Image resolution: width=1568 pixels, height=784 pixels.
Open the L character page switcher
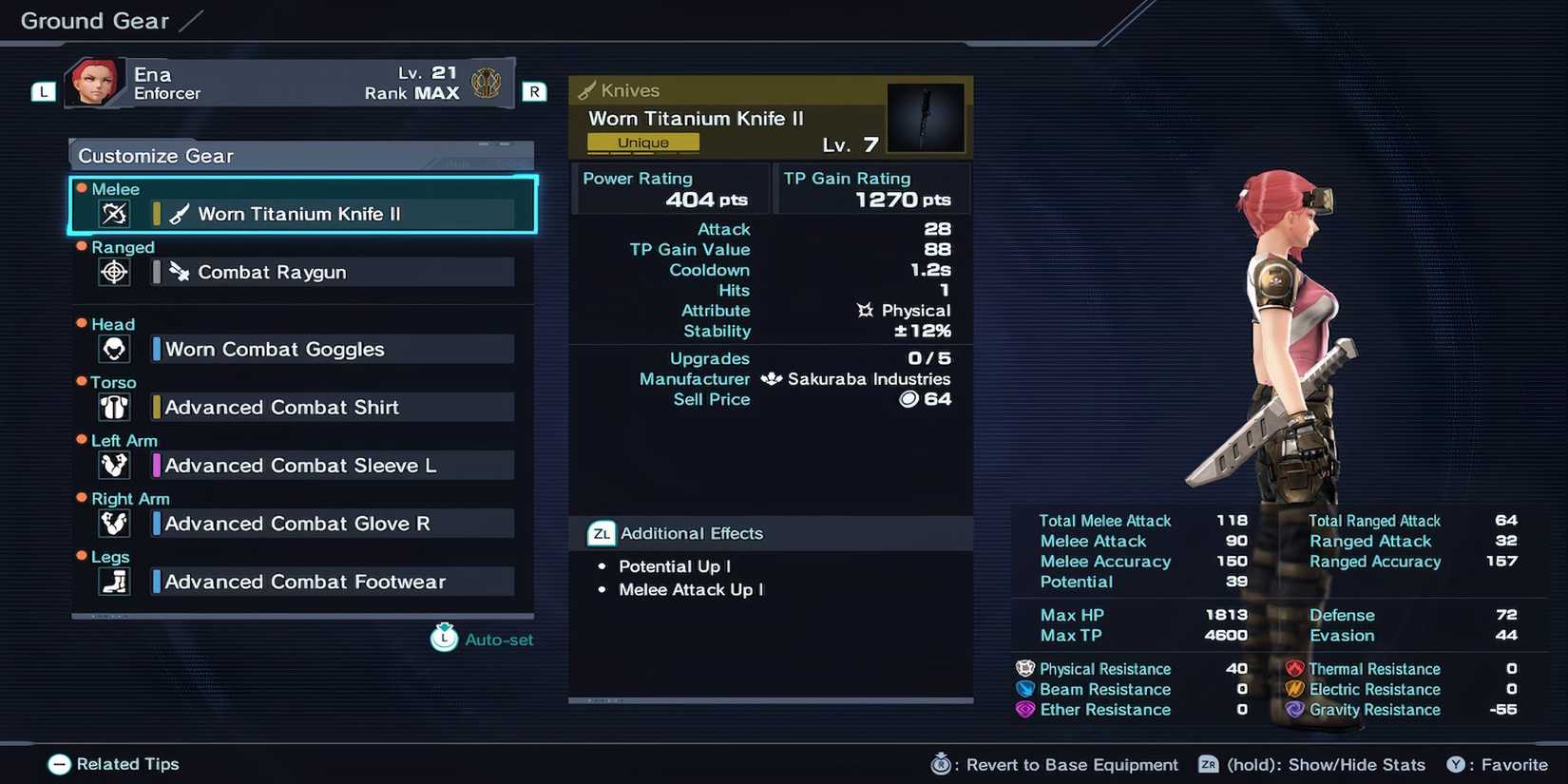click(x=42, y=91)
